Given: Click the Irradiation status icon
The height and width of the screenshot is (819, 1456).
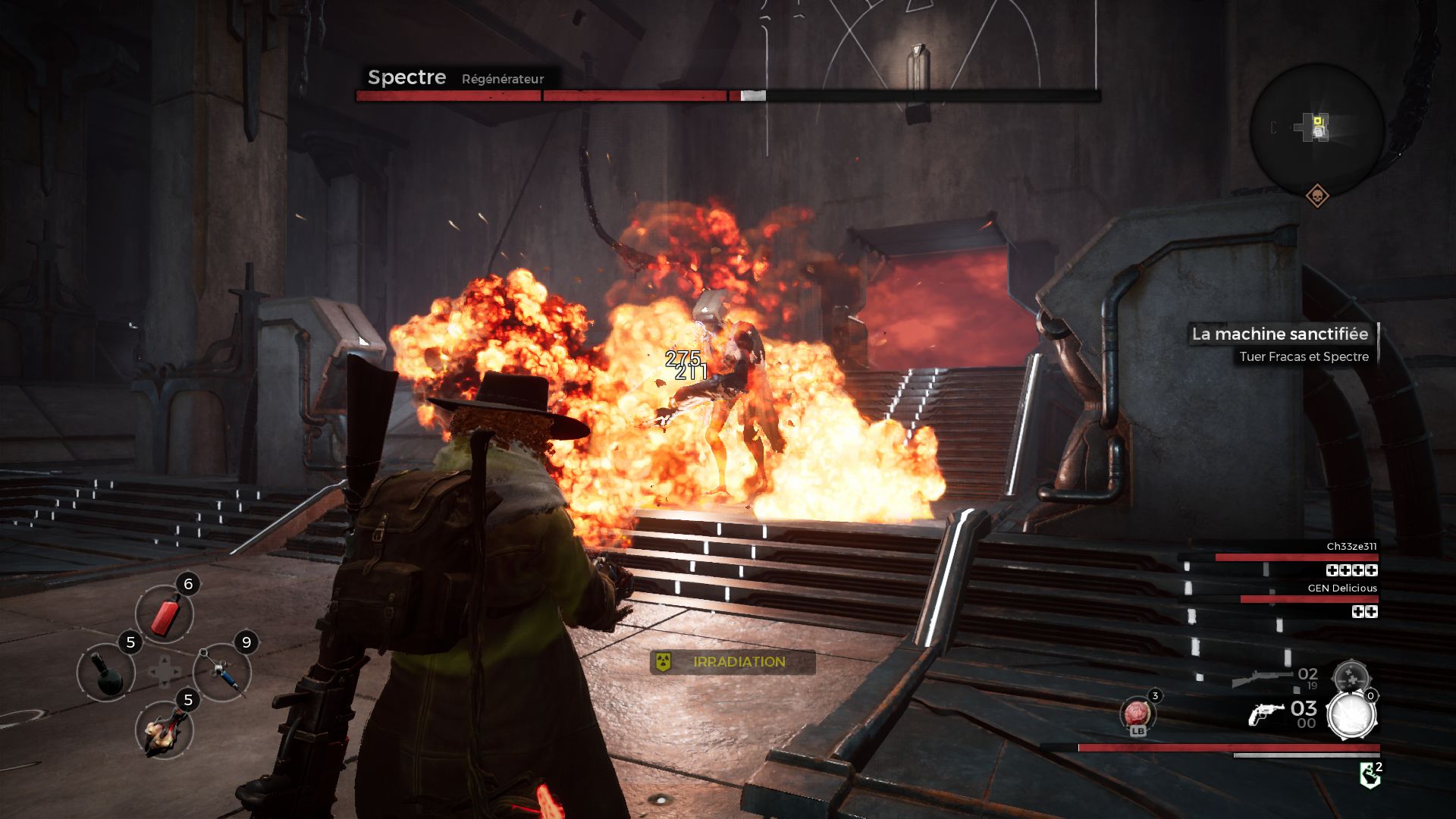Looking at the screenshot, I should [x=664, y=662].
